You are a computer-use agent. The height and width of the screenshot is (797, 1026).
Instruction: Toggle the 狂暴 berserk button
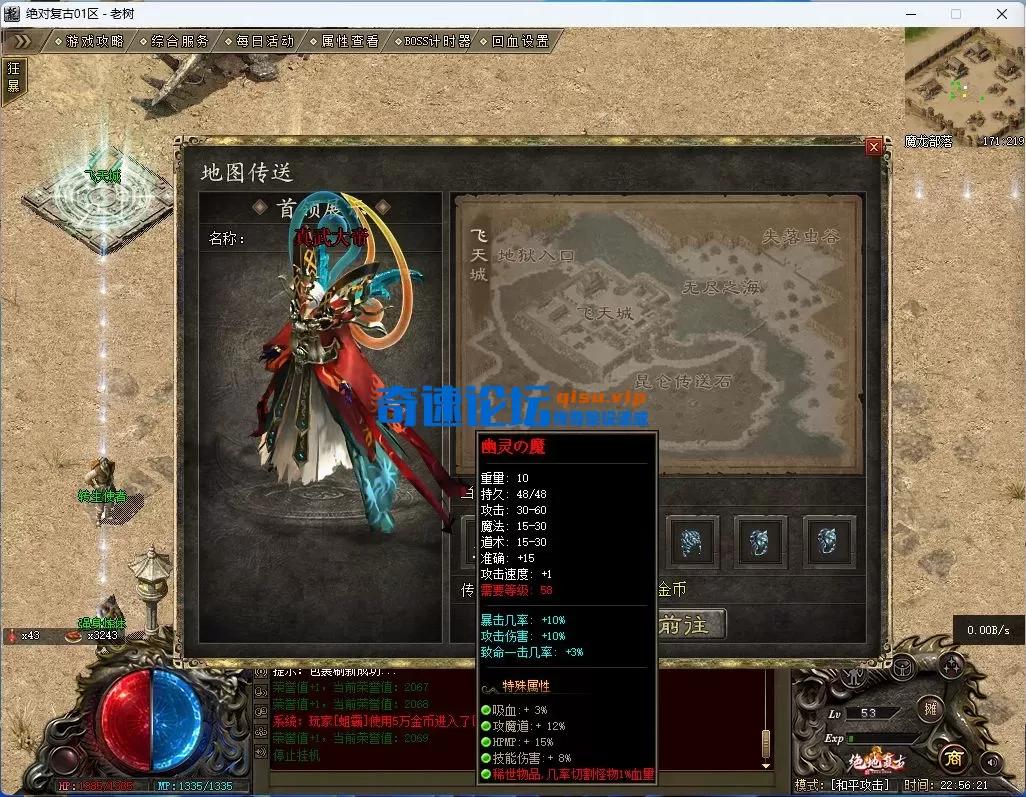[13, 77]
